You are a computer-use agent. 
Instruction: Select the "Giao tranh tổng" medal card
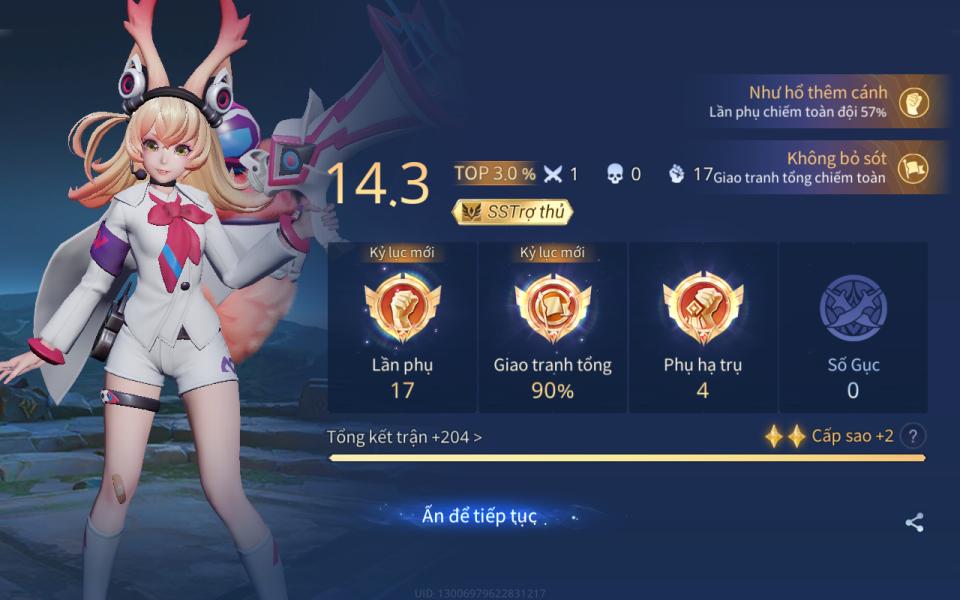click(553, 327)
